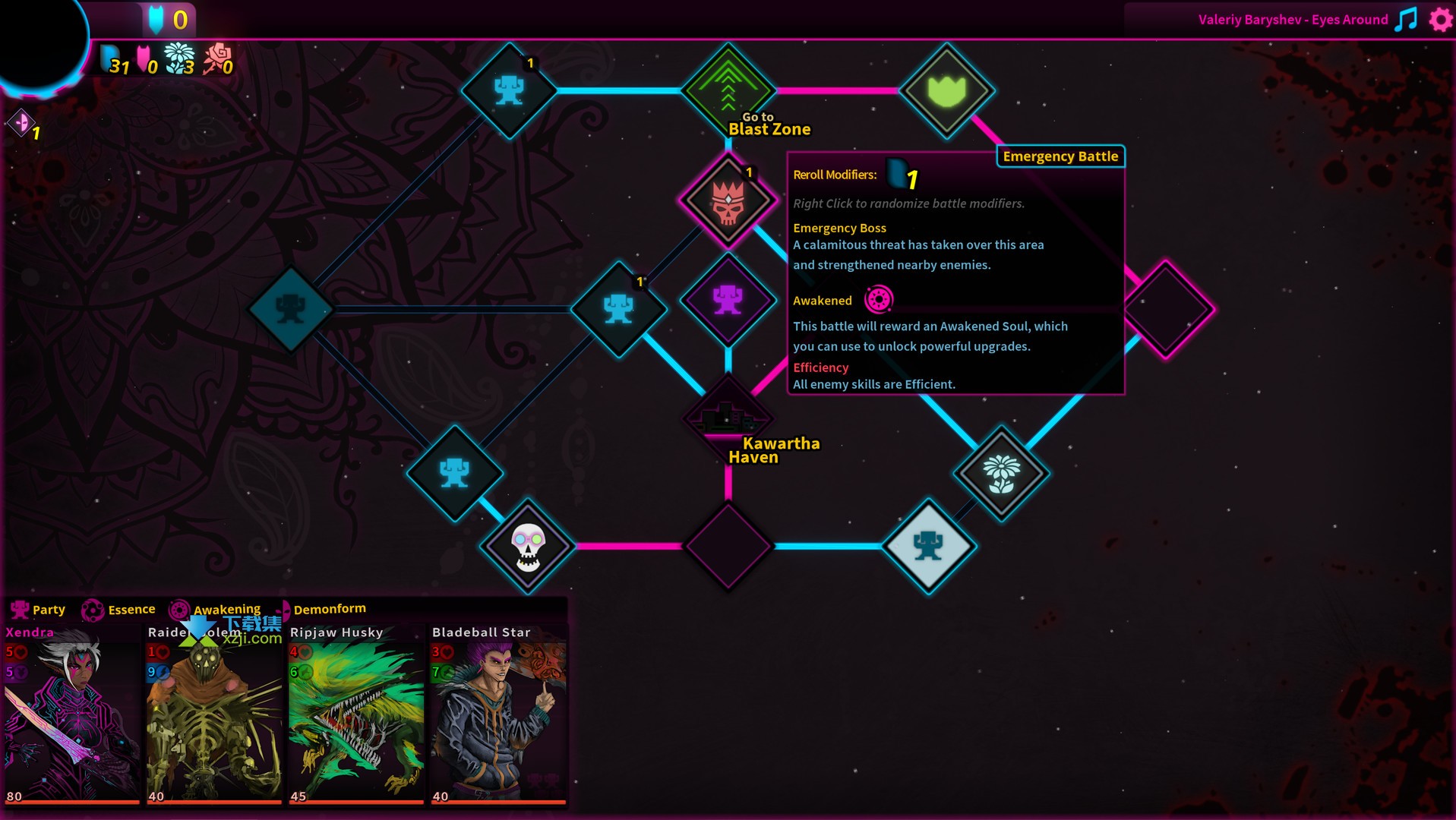
Task: Open the settings gear icon
Action: 1440,20
